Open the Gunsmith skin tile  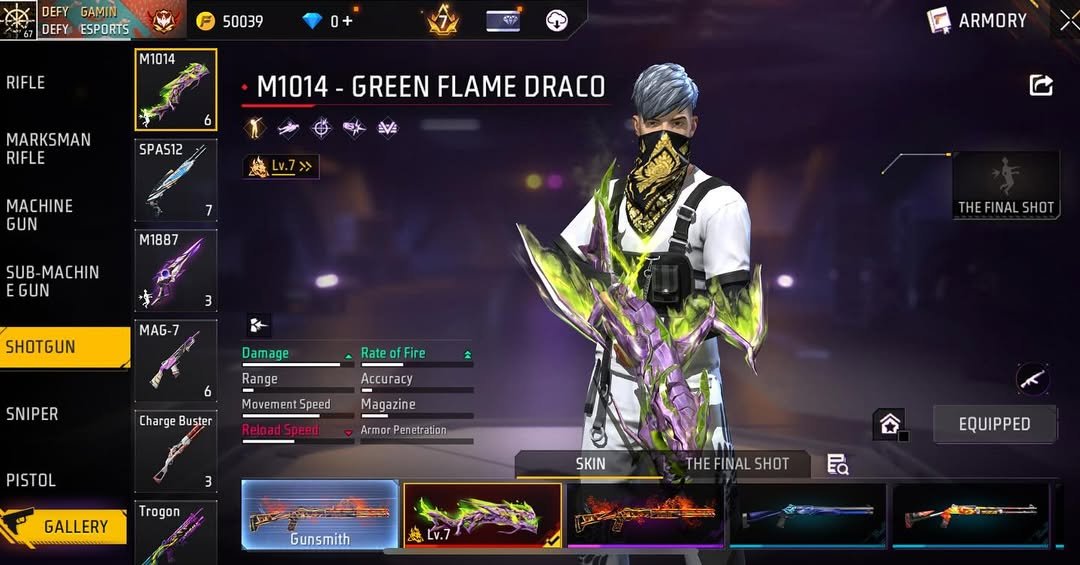click(x=320, y=515)
